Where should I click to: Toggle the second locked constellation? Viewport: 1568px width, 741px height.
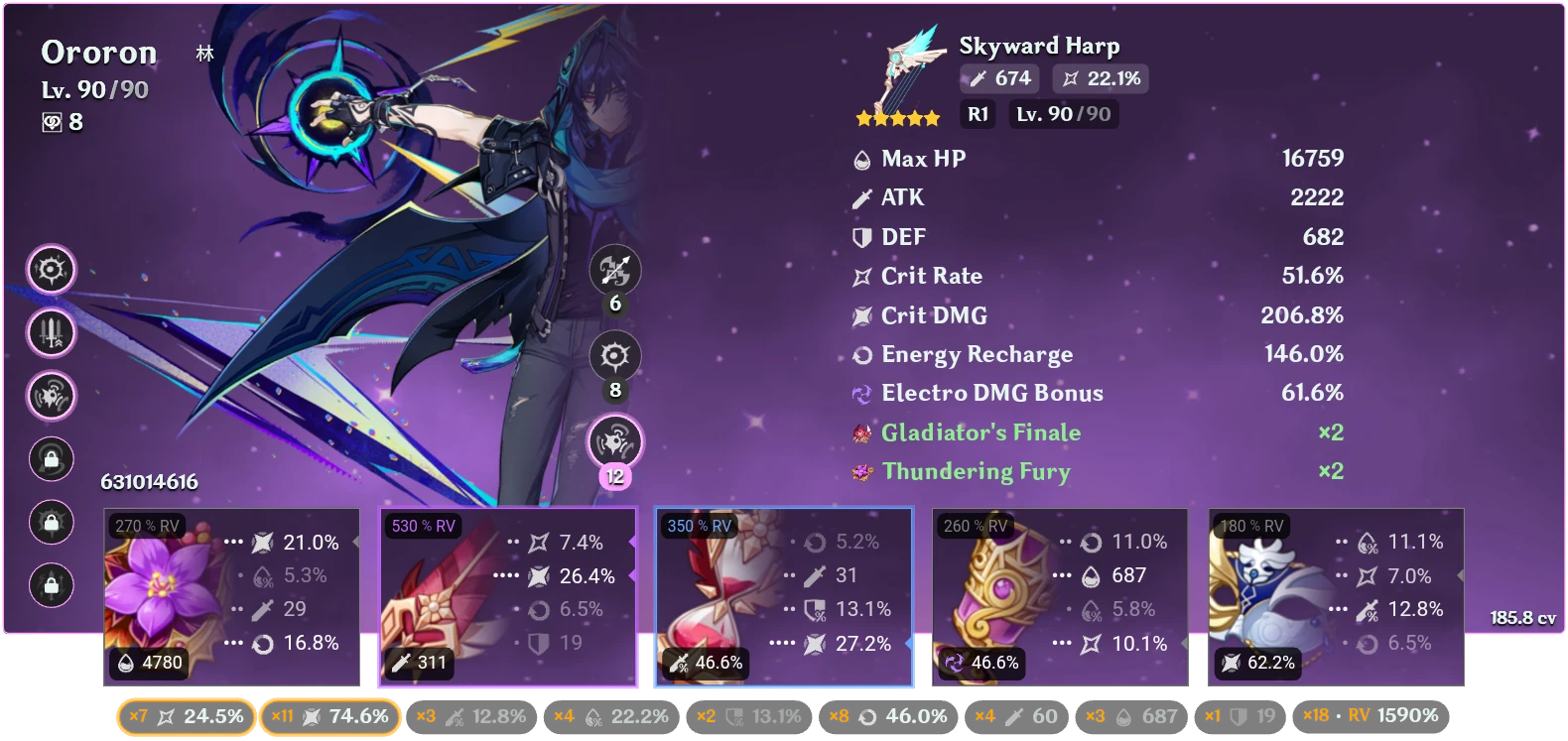[x=52, y=523]
